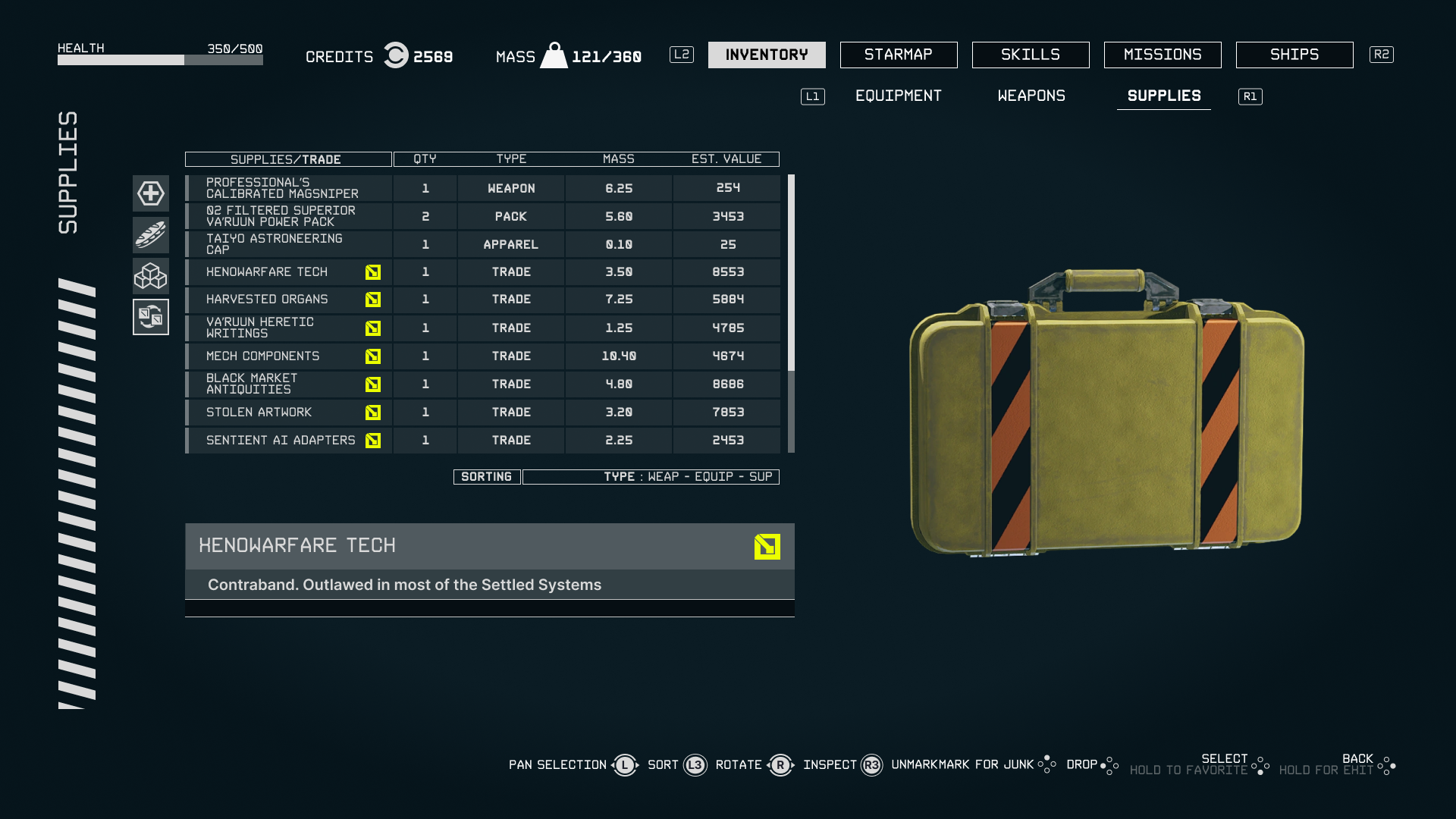Viewport: 1456px width, 819px height.
Task: Click the contraband badge beside Harvested Organs
Action: click(x=372, y=300)
